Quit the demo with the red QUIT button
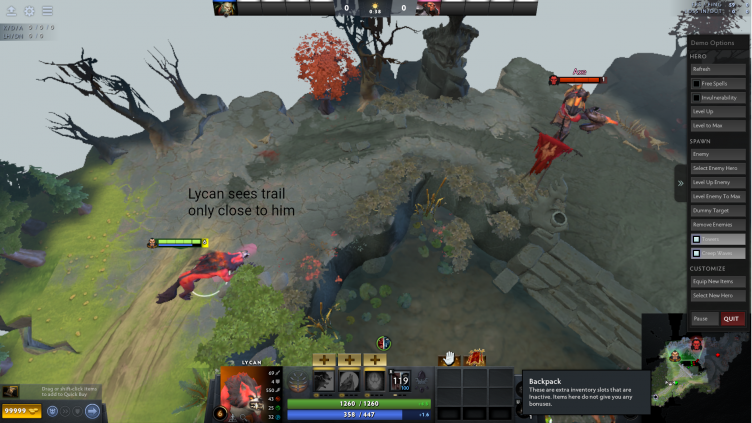Image resolution: width=752 pixels, height=423 pixels. coord(732,319)
